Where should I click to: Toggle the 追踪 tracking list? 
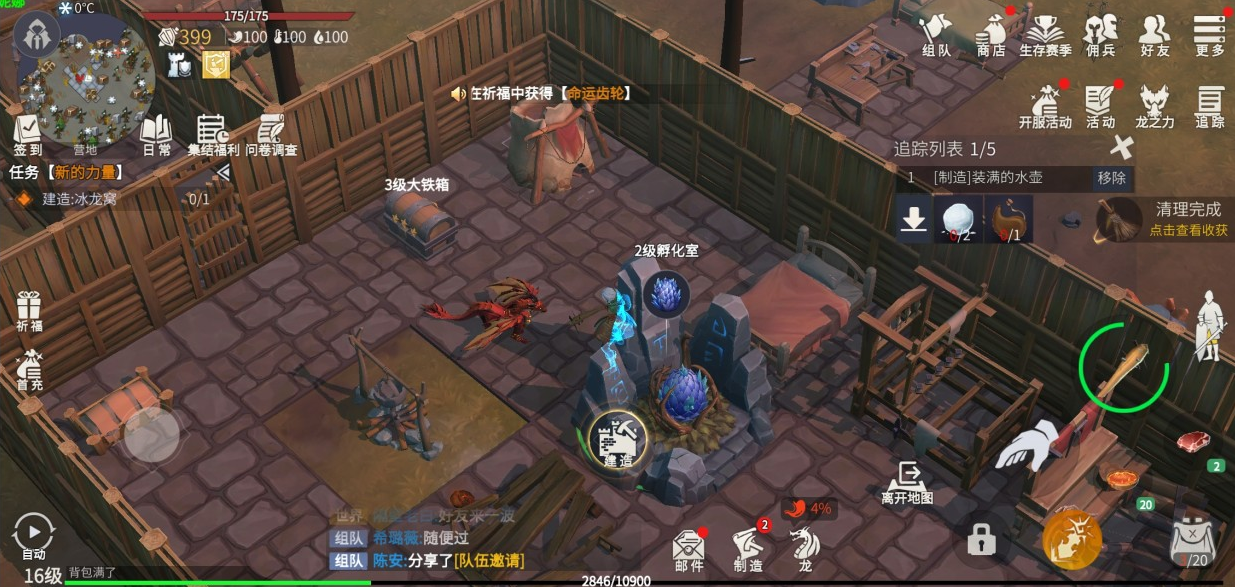pyautogui.click(x=1209, y=105)
